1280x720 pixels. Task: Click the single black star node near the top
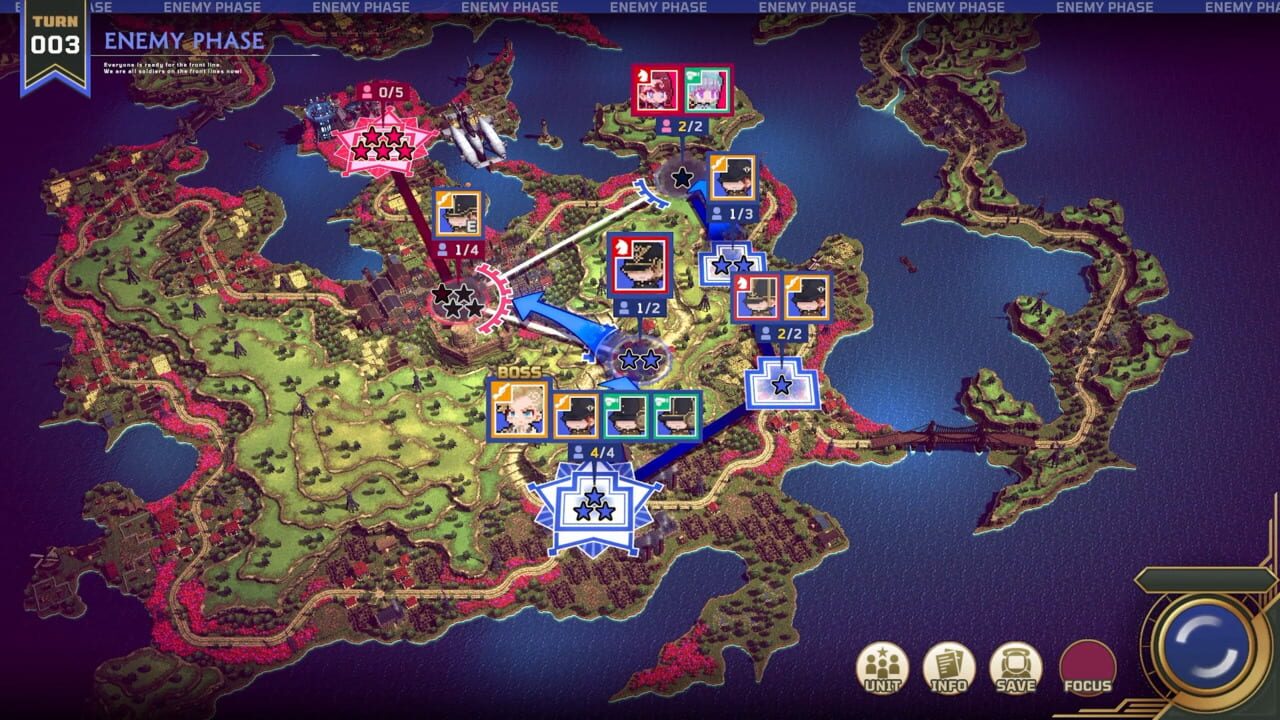pos(682,178)
